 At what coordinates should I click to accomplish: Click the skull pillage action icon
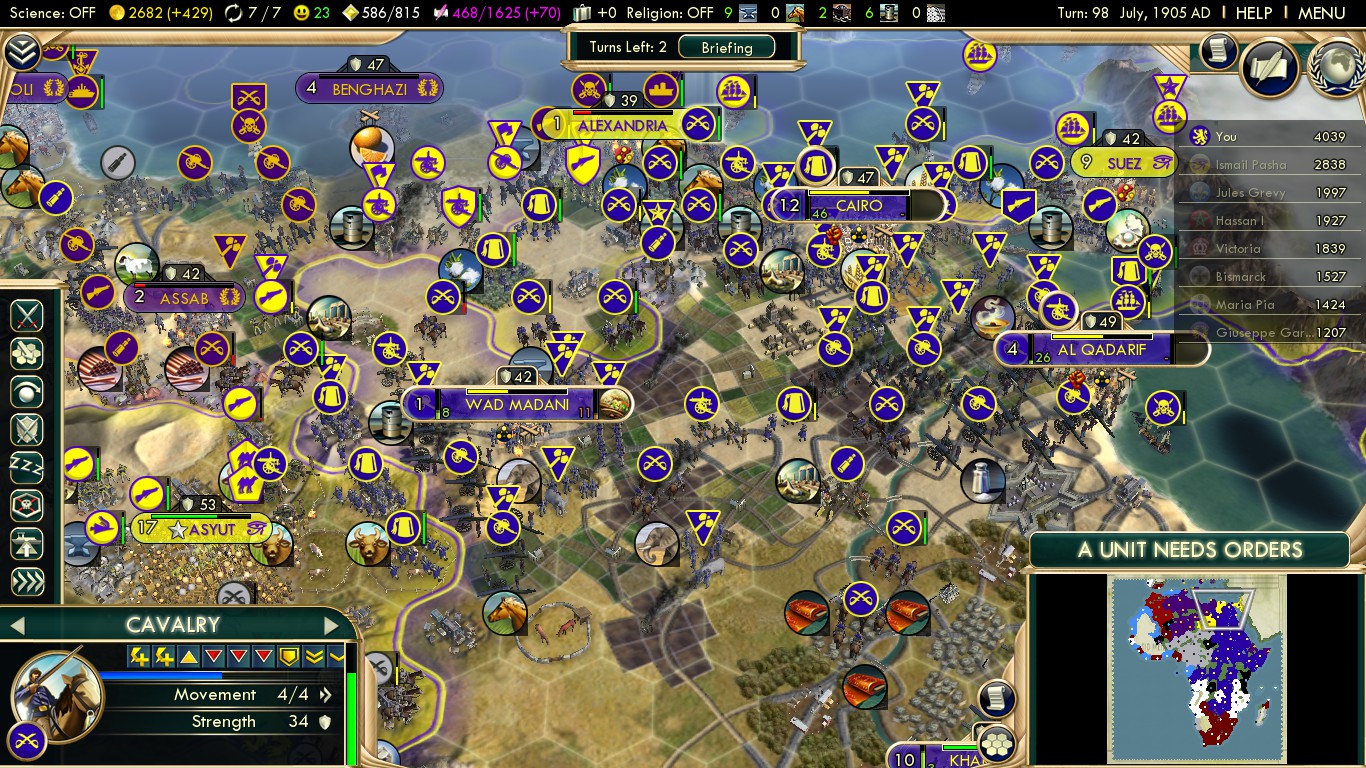tap(27, 506)
